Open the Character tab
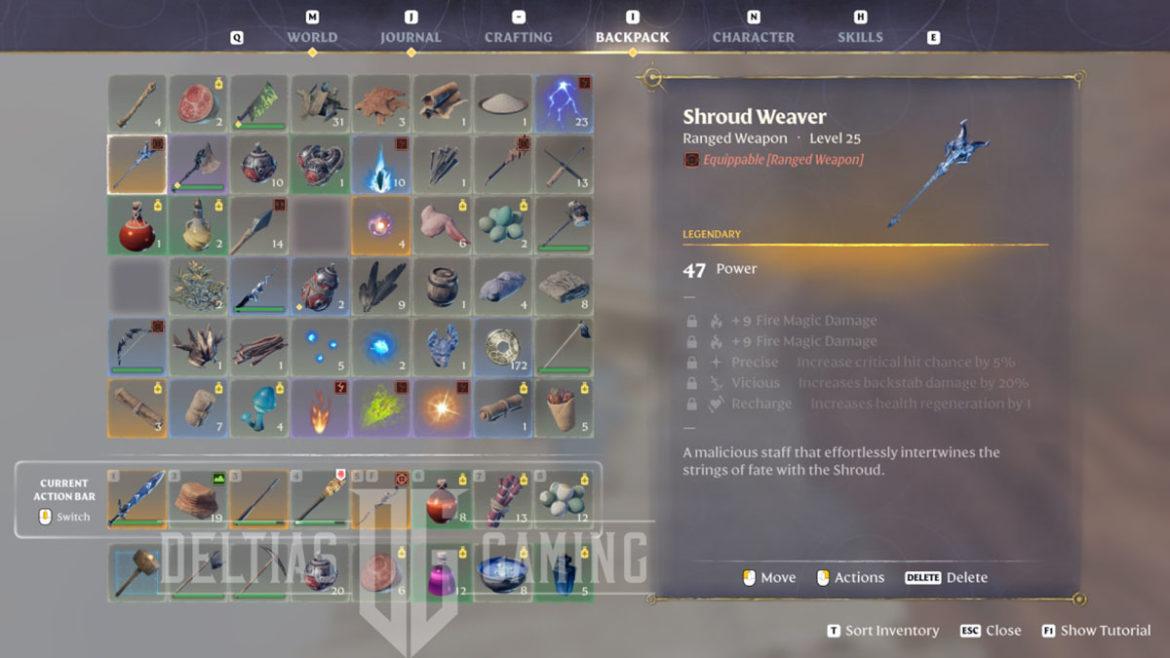 pyautogui.click(x=753, y=37)
